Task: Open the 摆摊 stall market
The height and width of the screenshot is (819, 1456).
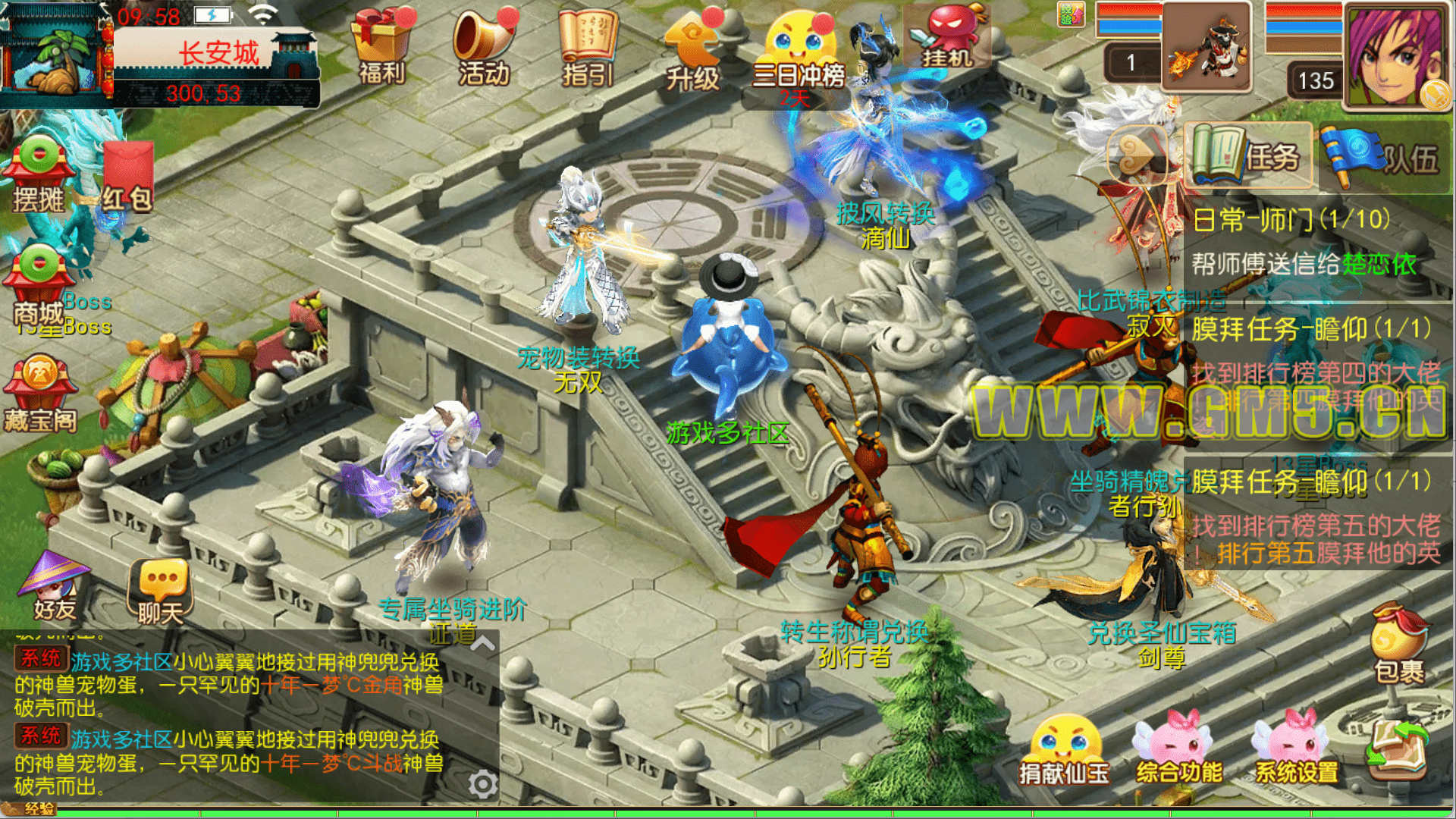Action: pyautogui.click(x=38, y=174)
